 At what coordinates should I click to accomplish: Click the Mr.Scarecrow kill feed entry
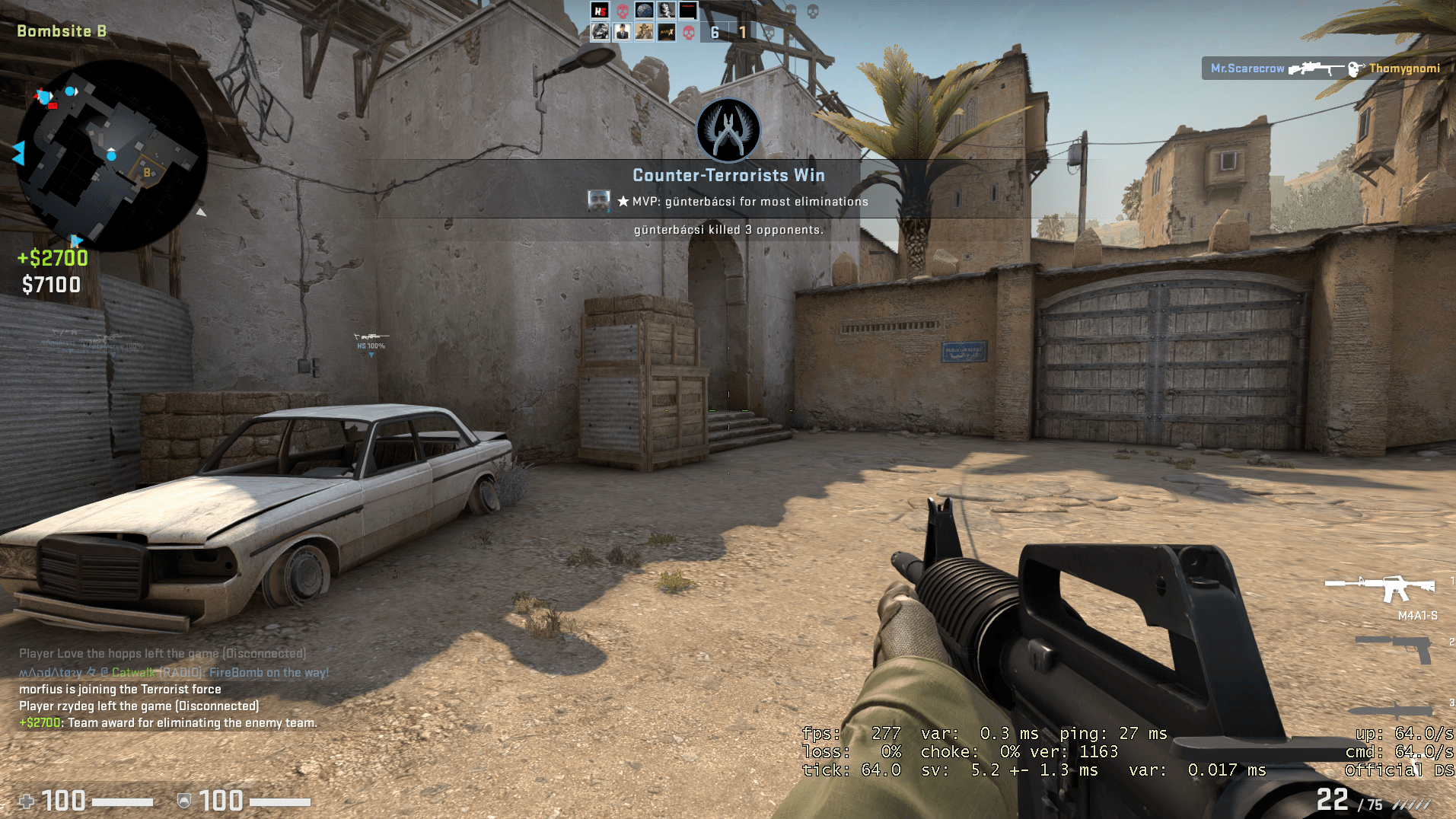tap(1324, 69)
